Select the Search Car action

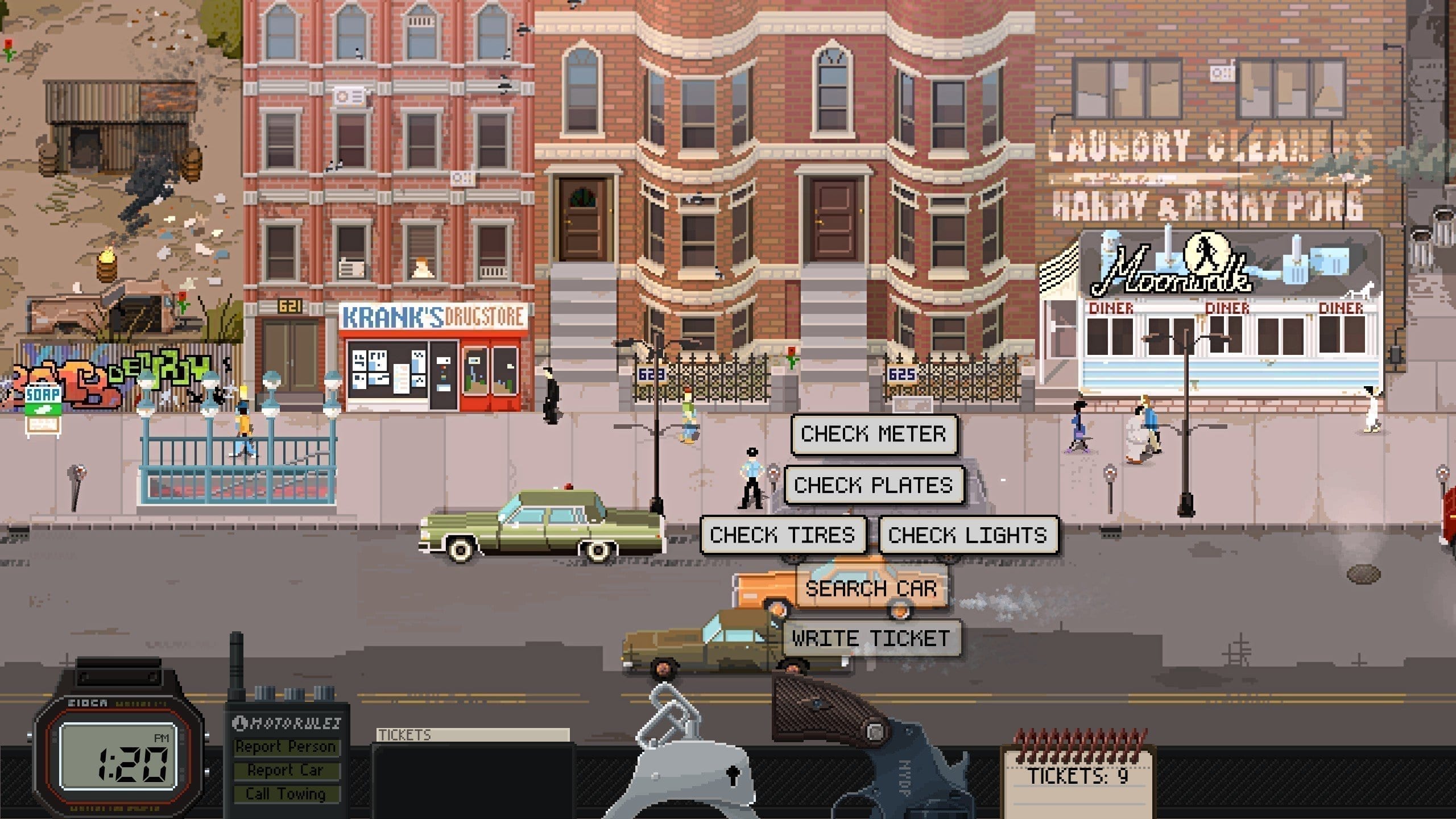point(871,589)
